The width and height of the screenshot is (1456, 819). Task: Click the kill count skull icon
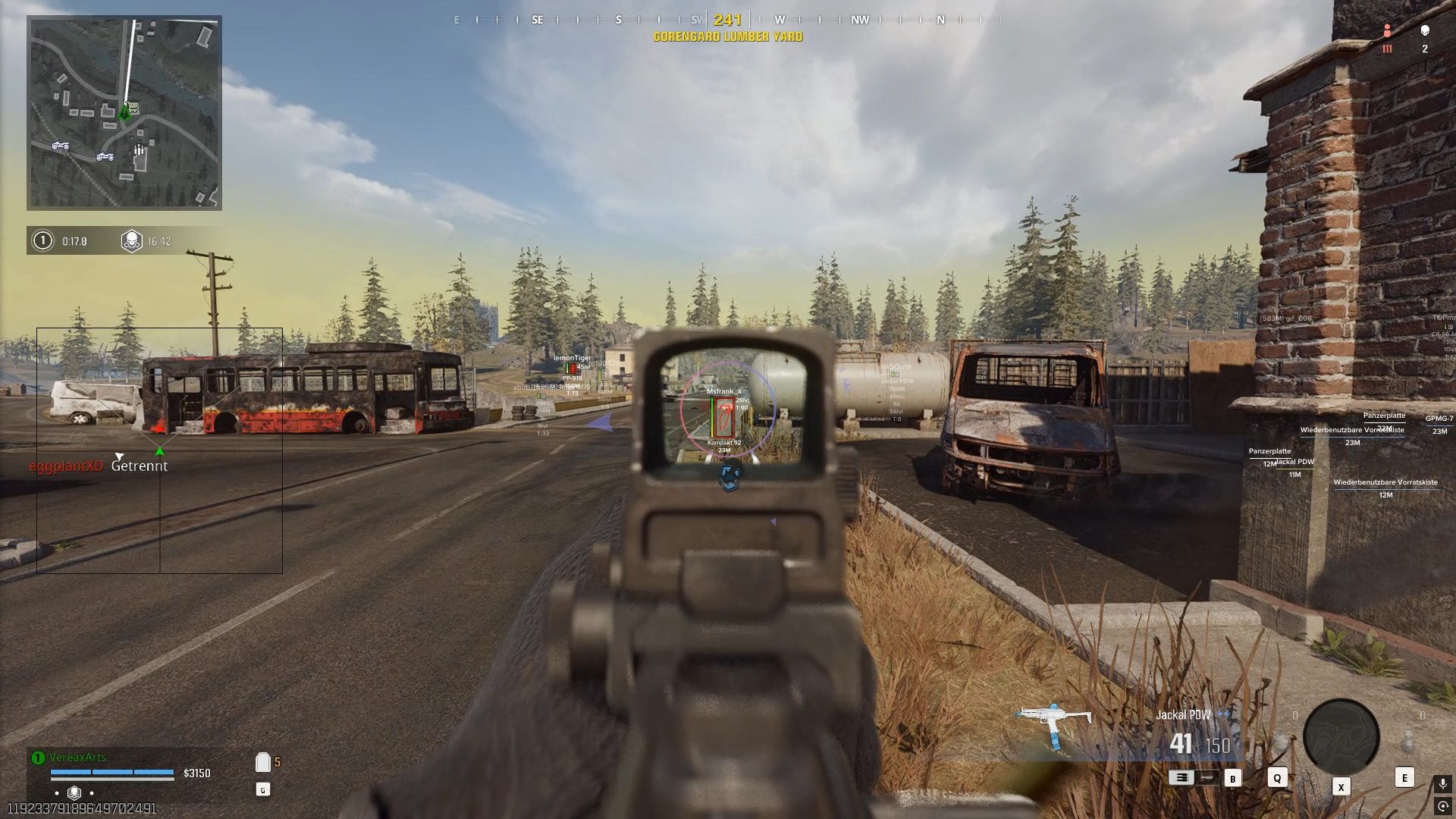[1425, 30]
